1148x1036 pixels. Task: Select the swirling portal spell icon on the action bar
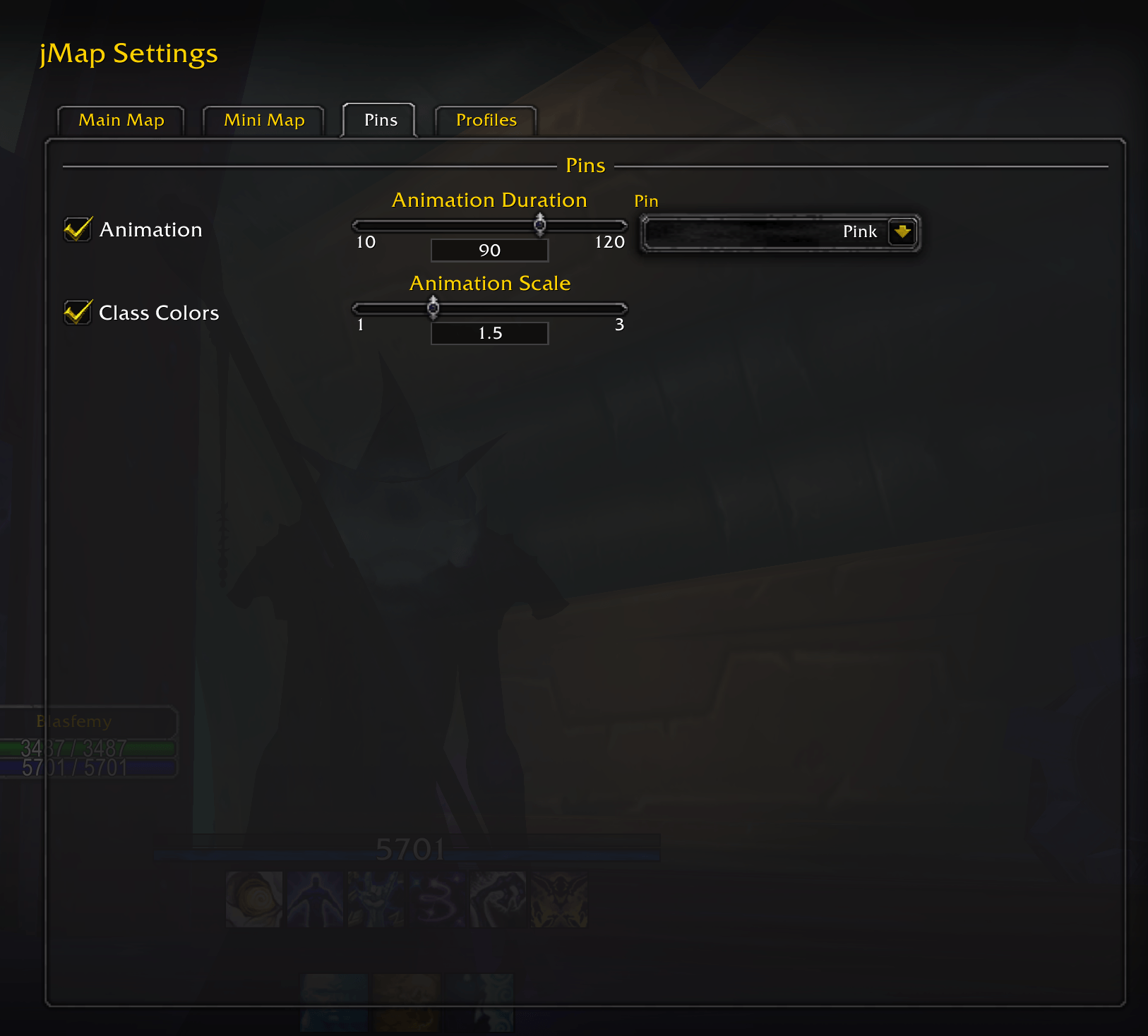pos(253,898)
